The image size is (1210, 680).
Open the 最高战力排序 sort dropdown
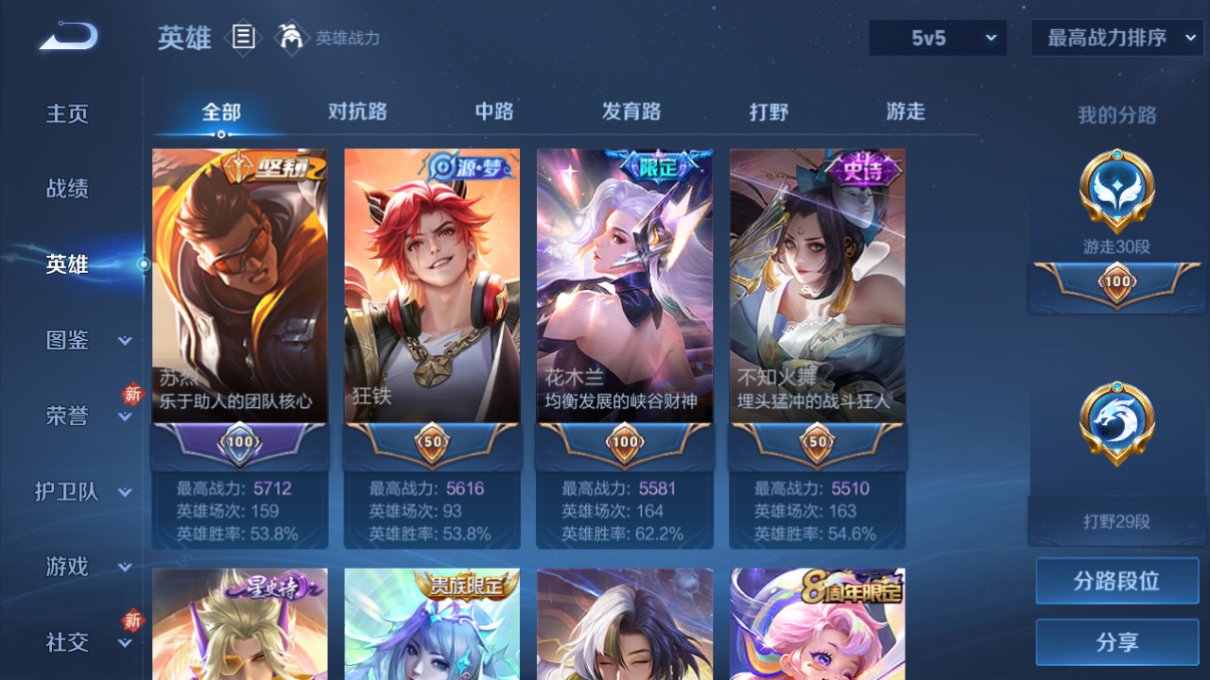1116,38
